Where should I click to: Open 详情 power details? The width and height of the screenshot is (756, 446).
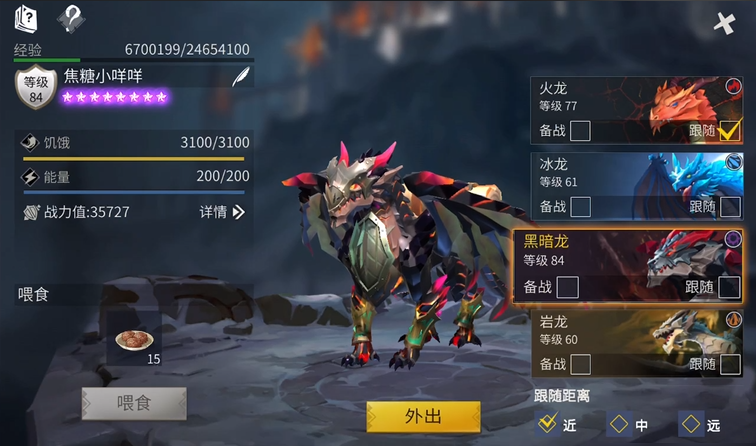222,212
